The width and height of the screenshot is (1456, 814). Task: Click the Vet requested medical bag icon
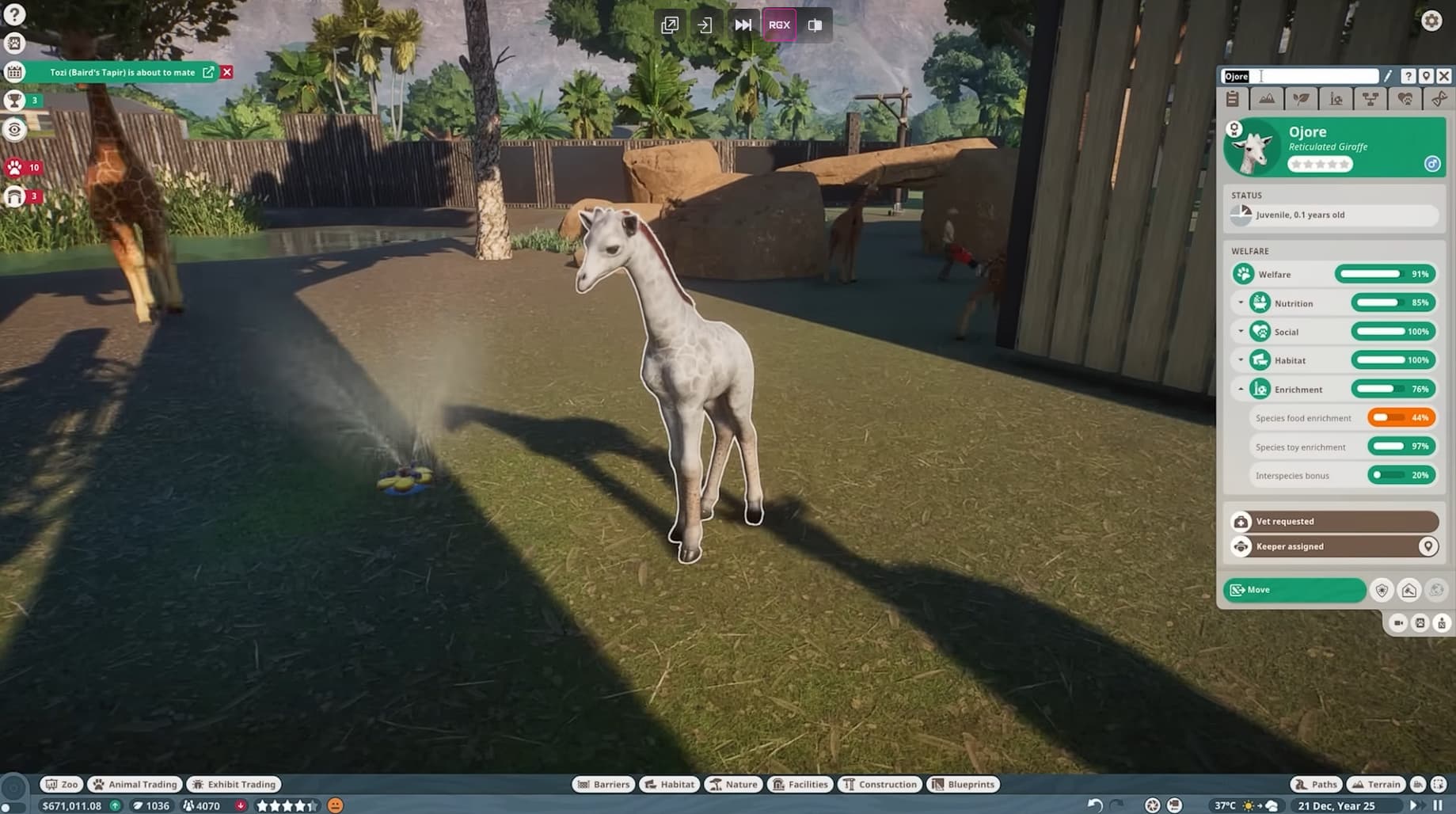(x=1241, y=521)
